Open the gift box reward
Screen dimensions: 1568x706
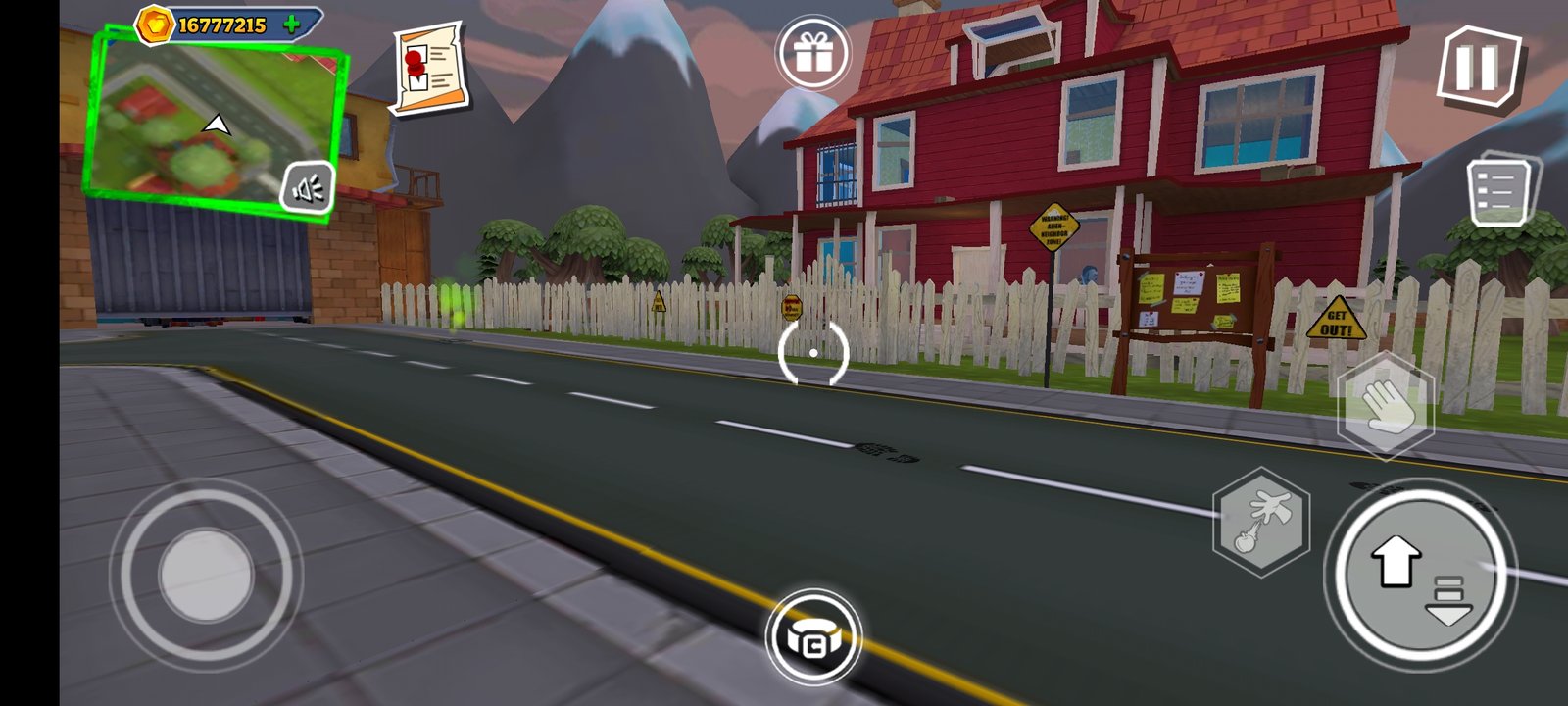(812, 54)
